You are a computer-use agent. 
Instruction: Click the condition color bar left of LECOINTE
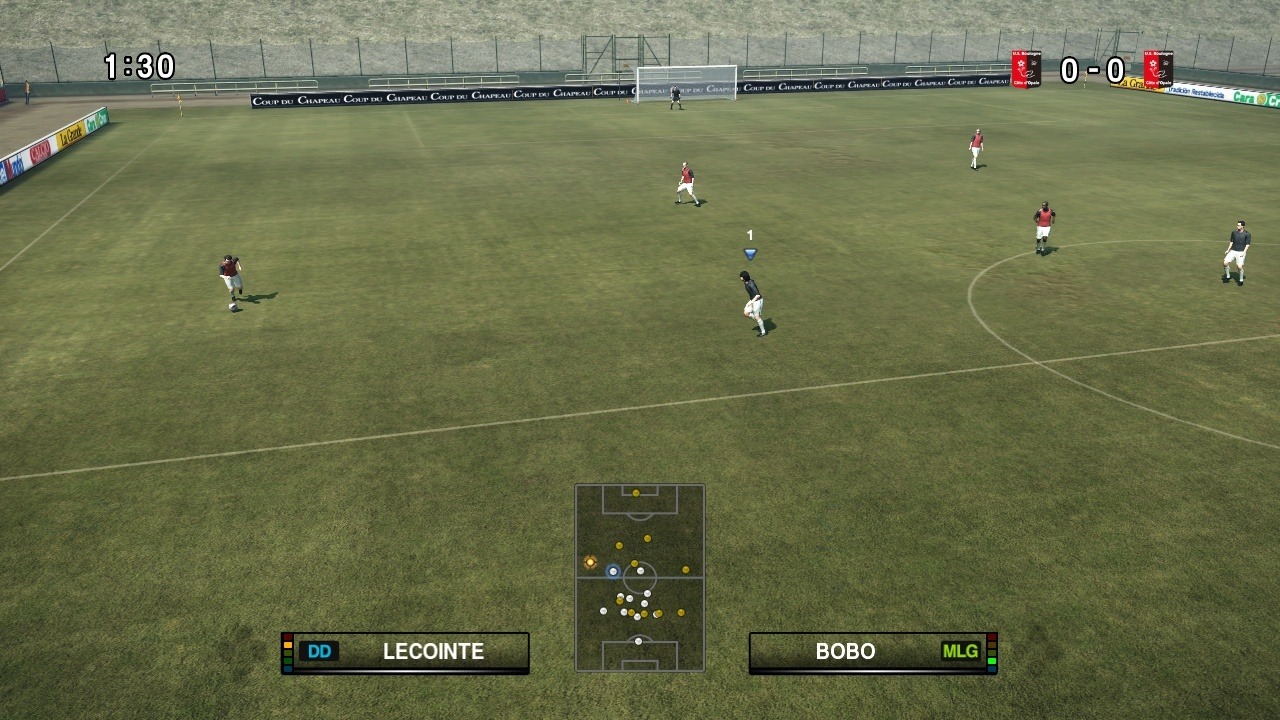click(x=287, y=651)
